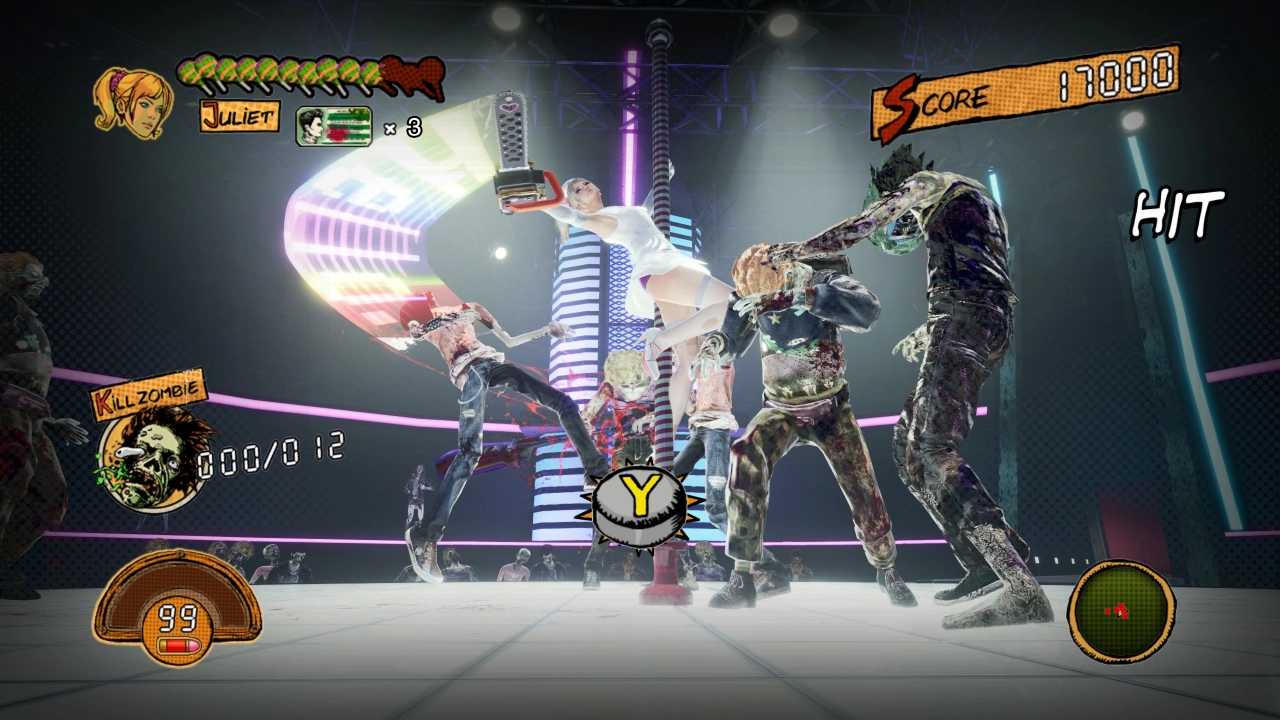This screenshot has width=1280, height=720.
Task: Click the Juliet name tag
Action: (x=239, y=116)
